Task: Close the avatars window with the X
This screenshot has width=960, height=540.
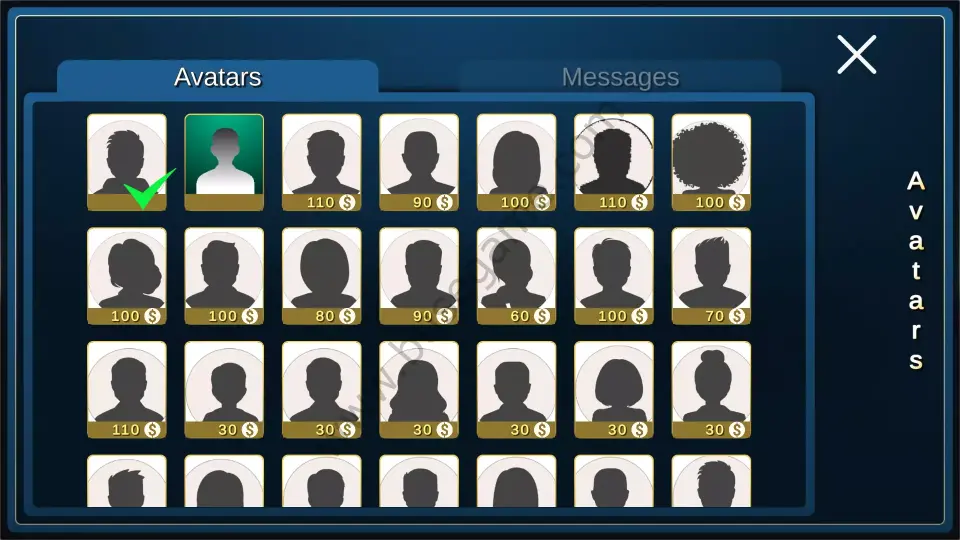Action: [x=856, y=55]
